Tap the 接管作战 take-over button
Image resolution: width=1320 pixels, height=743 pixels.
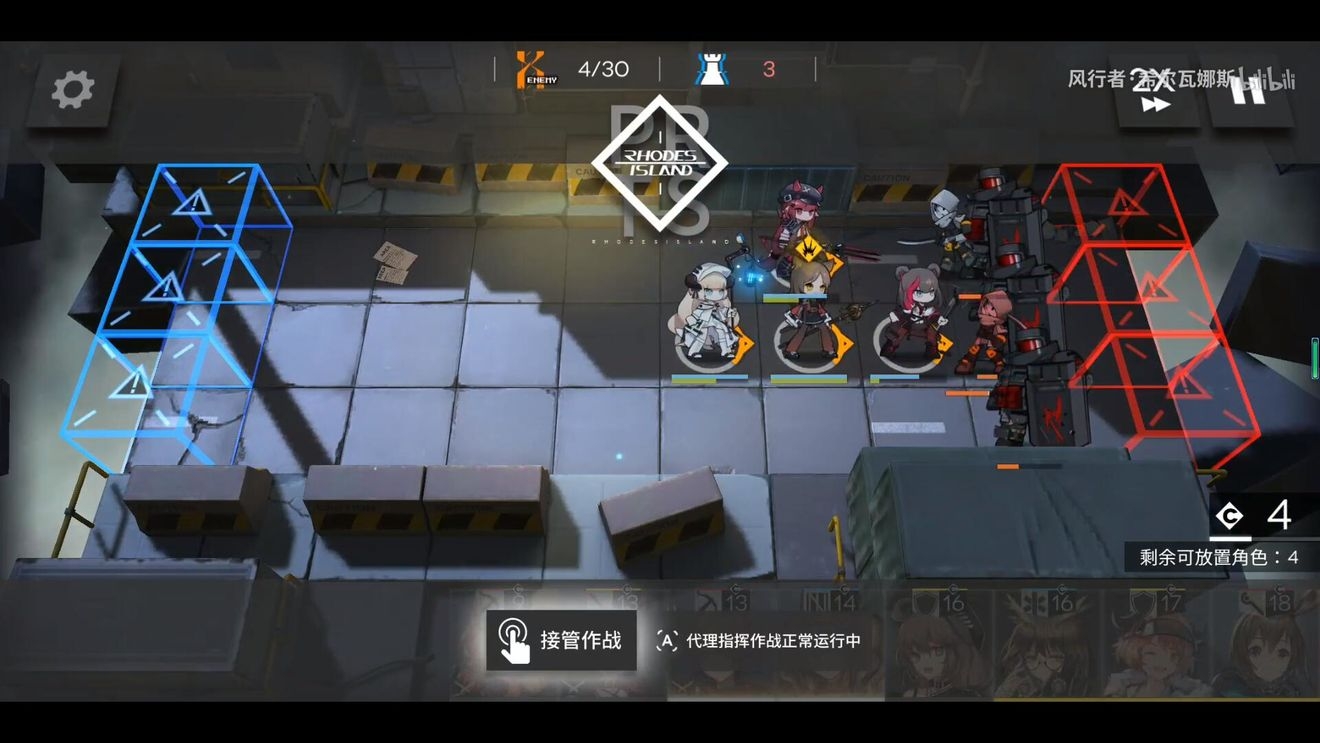tap(561, 640)
